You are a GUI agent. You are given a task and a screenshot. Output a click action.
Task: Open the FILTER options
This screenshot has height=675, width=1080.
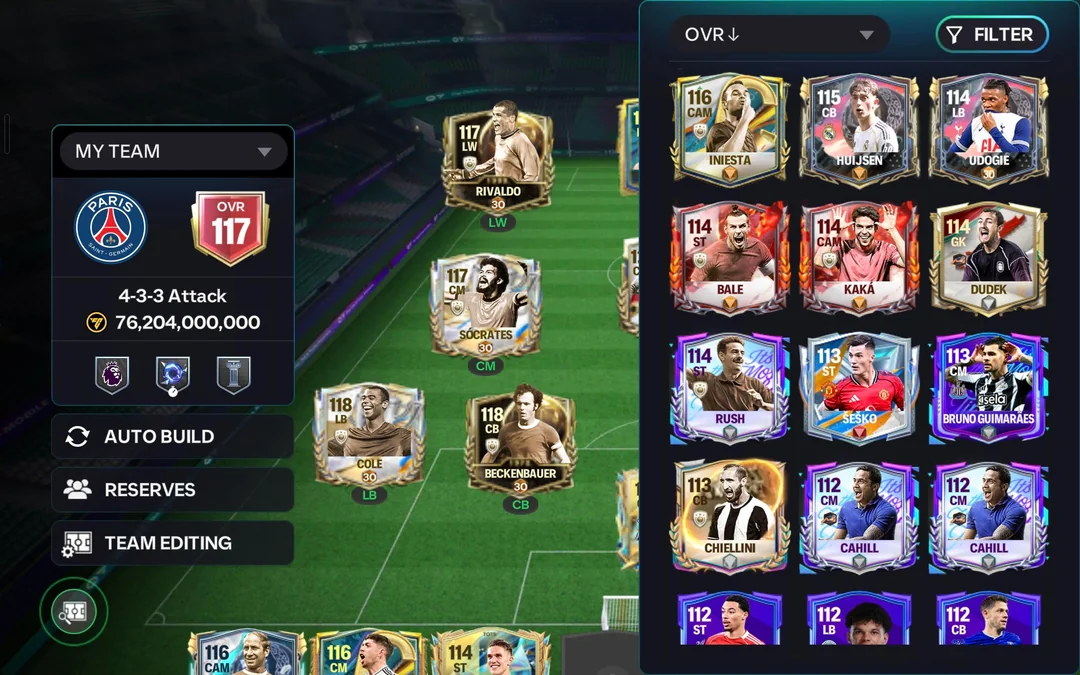(x=991, y=35)
